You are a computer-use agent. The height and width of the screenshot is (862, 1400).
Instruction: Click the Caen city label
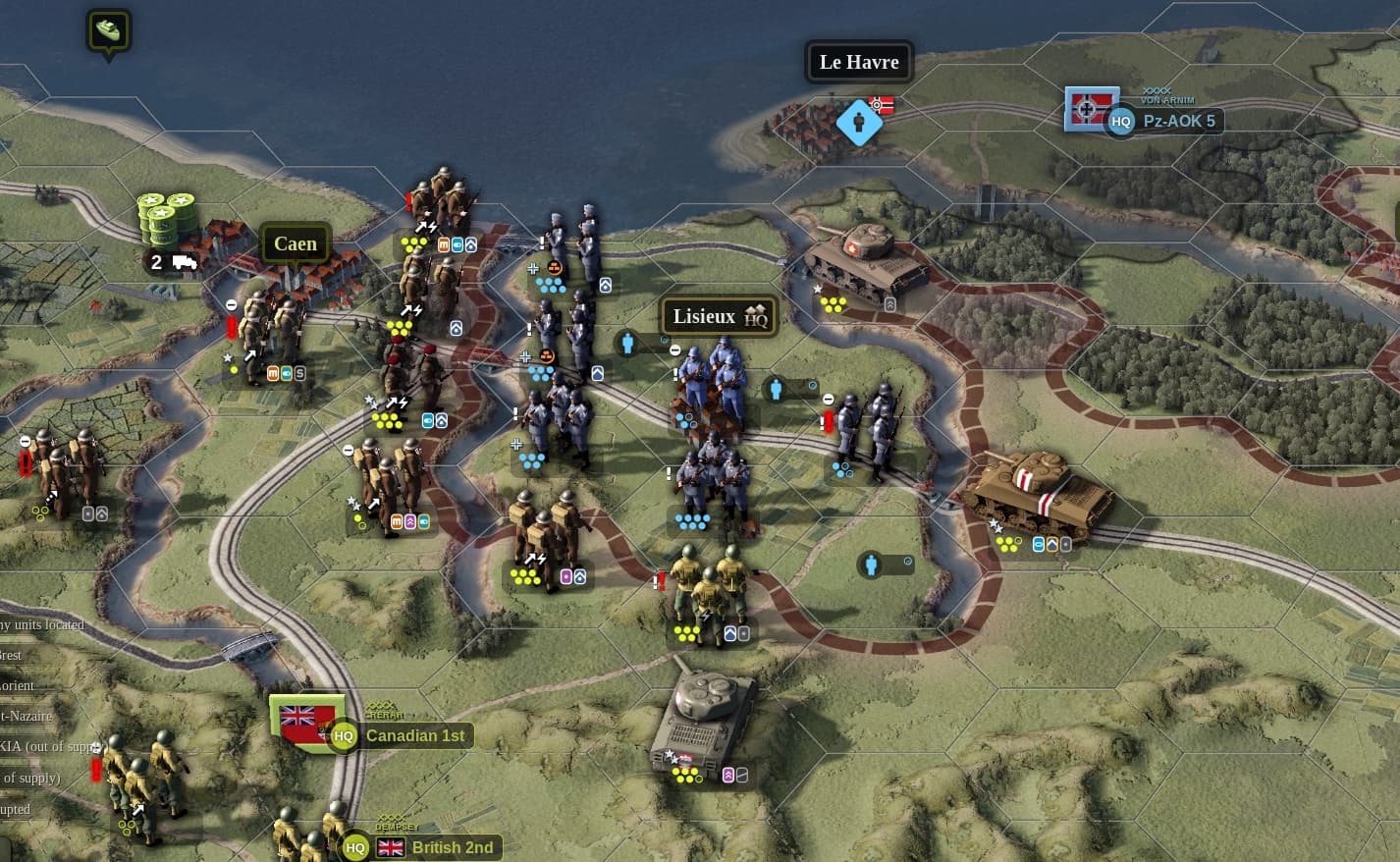pos(296,243)
